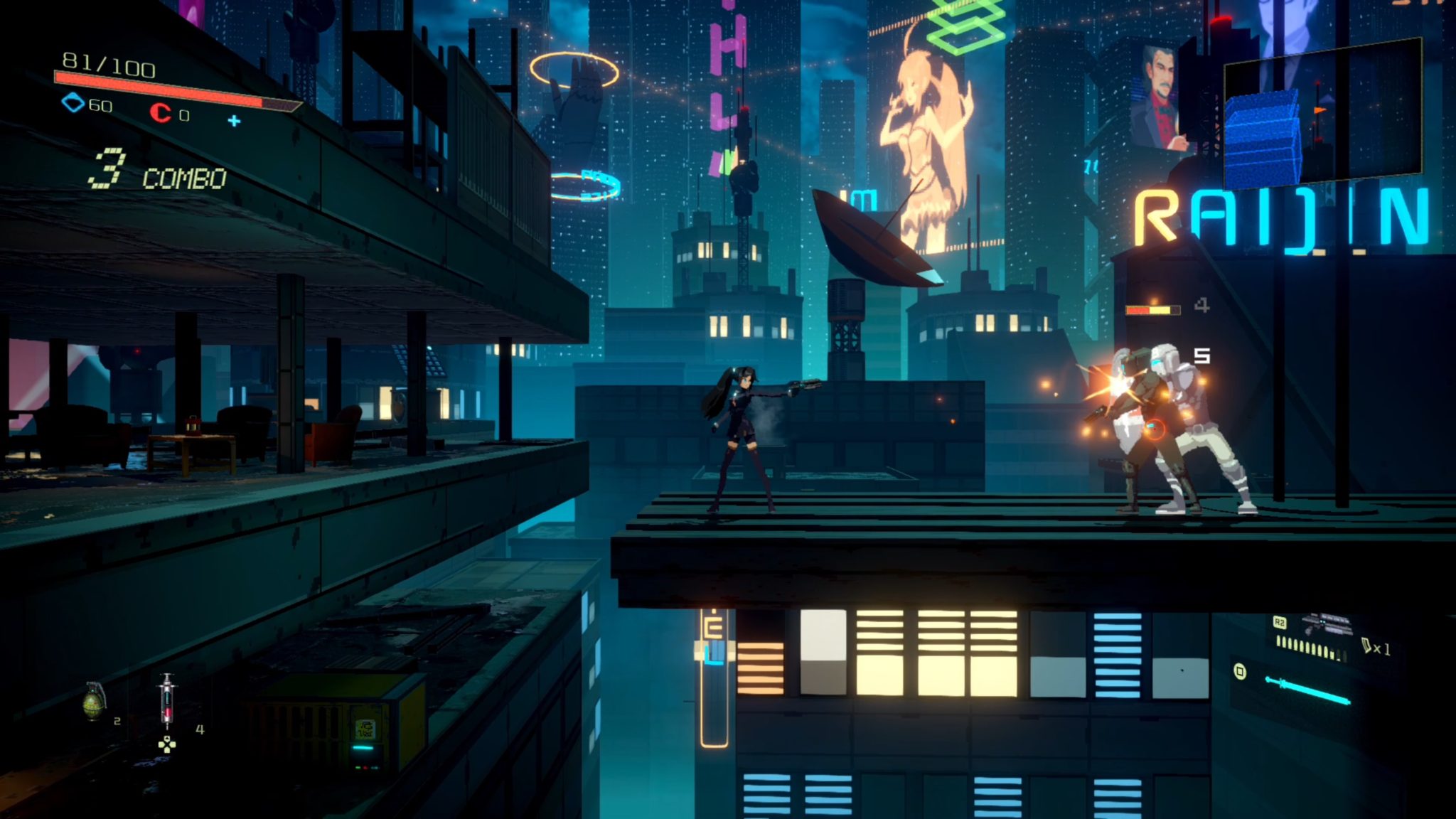
Task: Select the green grenade item
Action: coord(94,701)
